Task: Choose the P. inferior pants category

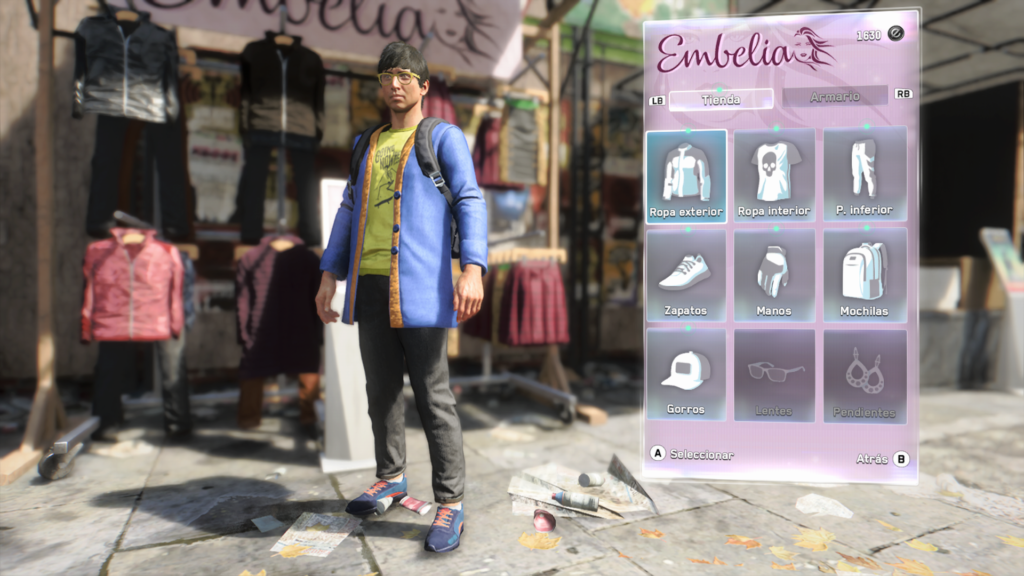Action: click(x=864, y=174)
